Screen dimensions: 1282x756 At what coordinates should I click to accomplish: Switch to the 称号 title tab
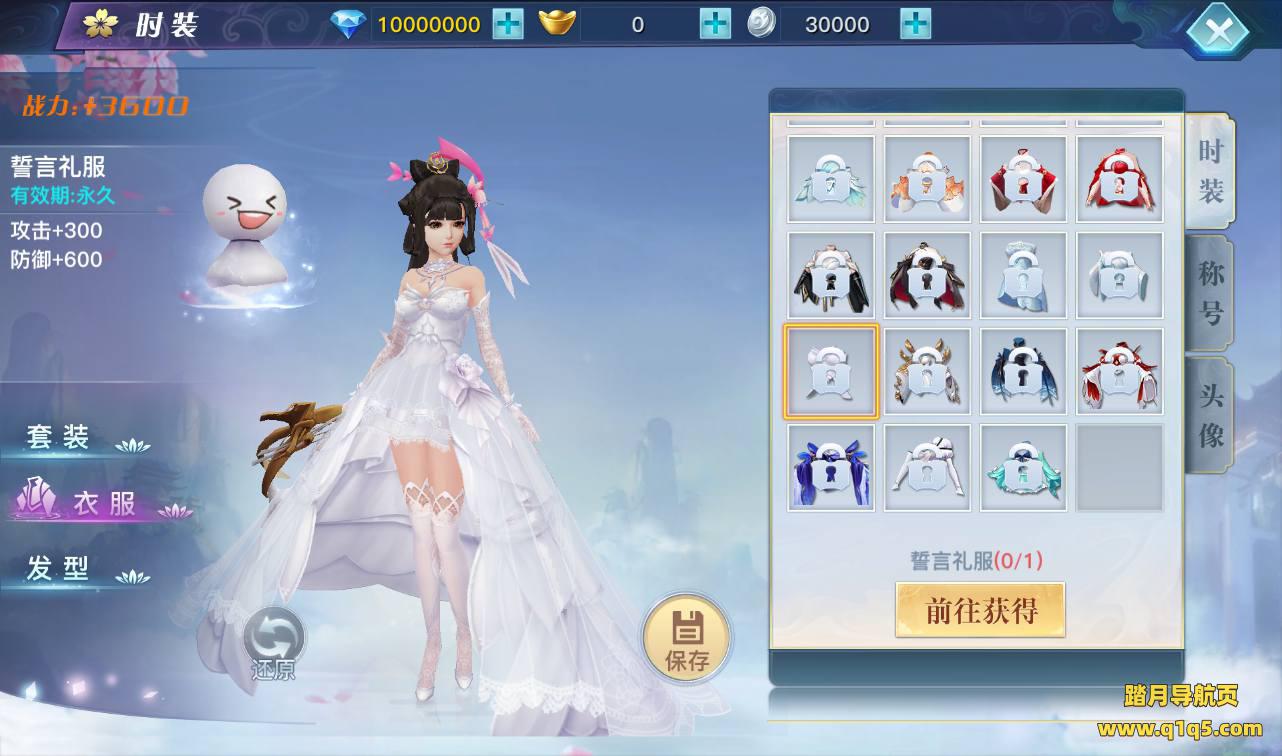(1211, 294)
